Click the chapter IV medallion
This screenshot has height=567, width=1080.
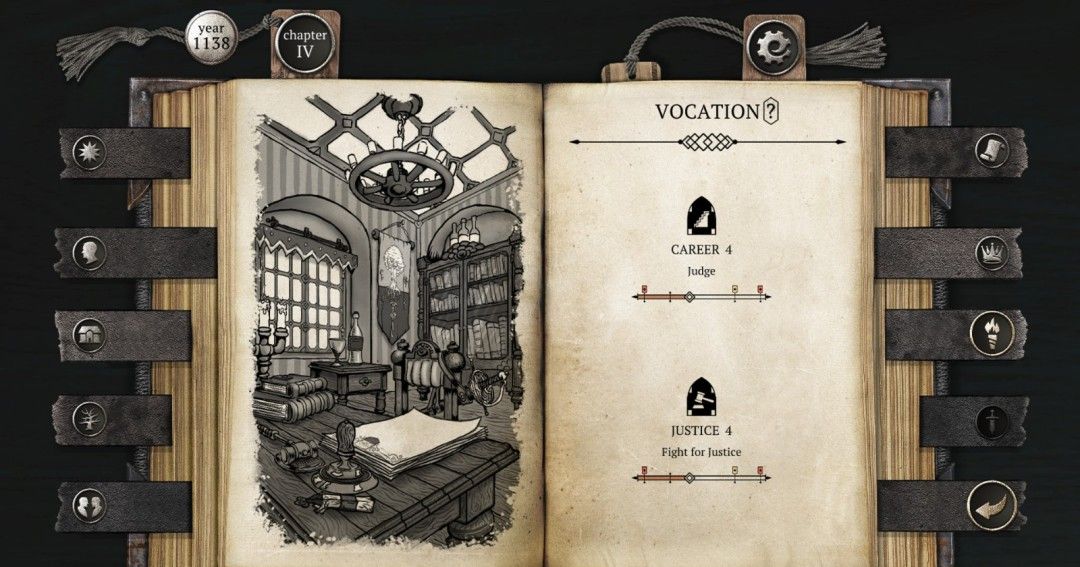(305, 44)
